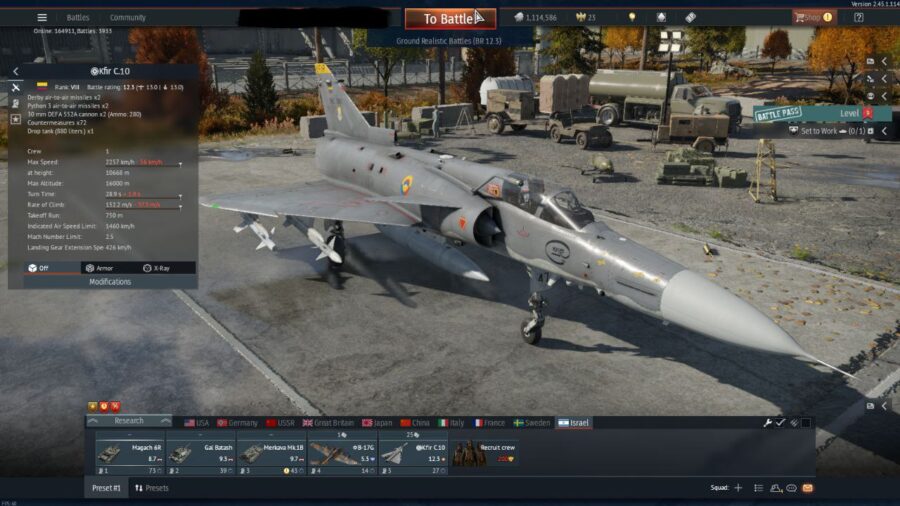
Task: Open the Community menu
Action: [127, 17]
